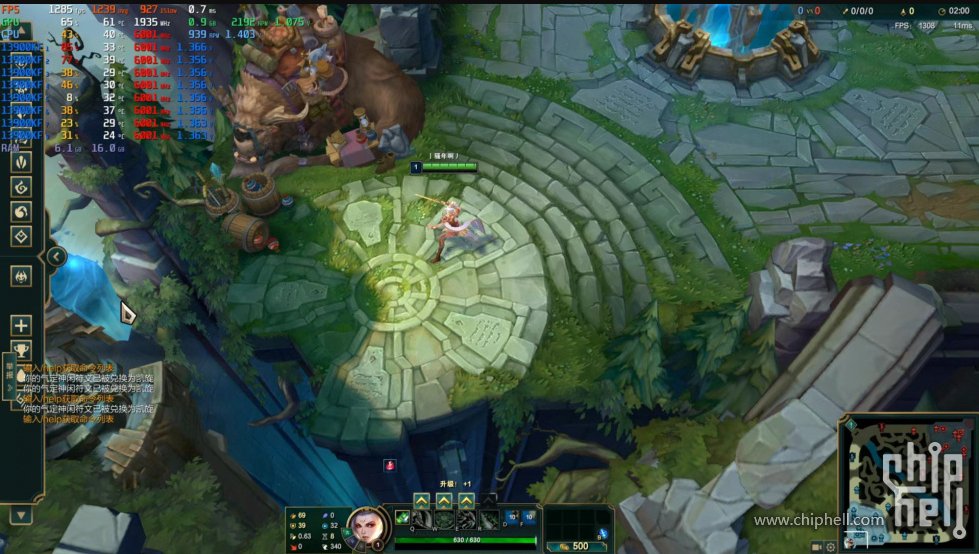Image resolution: width=979 pixels, height=554 pixels.
Task: Collapse the left side panel with the arrow
Action: tap(57, 258)
